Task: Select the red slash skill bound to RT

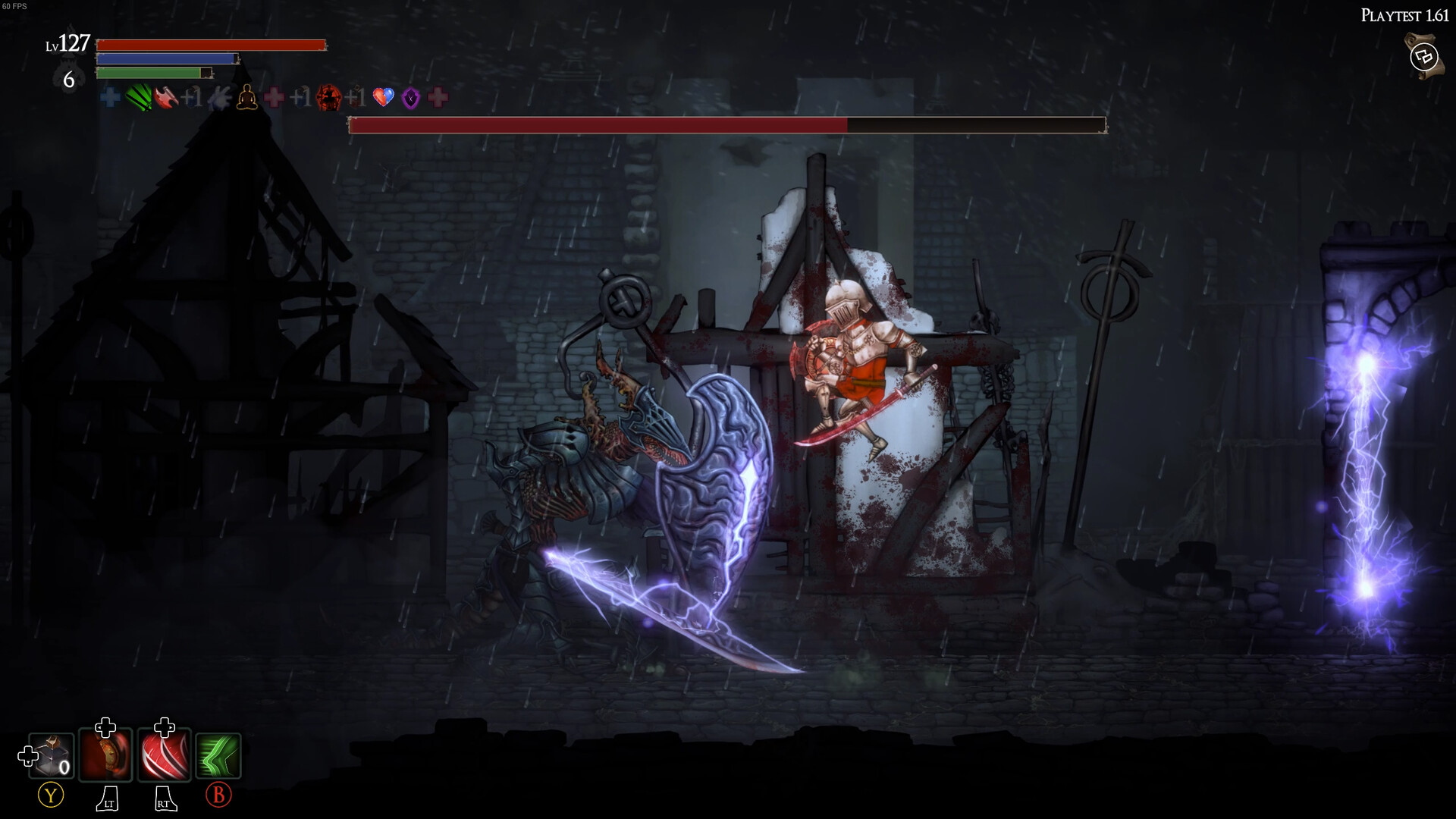Action: [x=163, y=756]
